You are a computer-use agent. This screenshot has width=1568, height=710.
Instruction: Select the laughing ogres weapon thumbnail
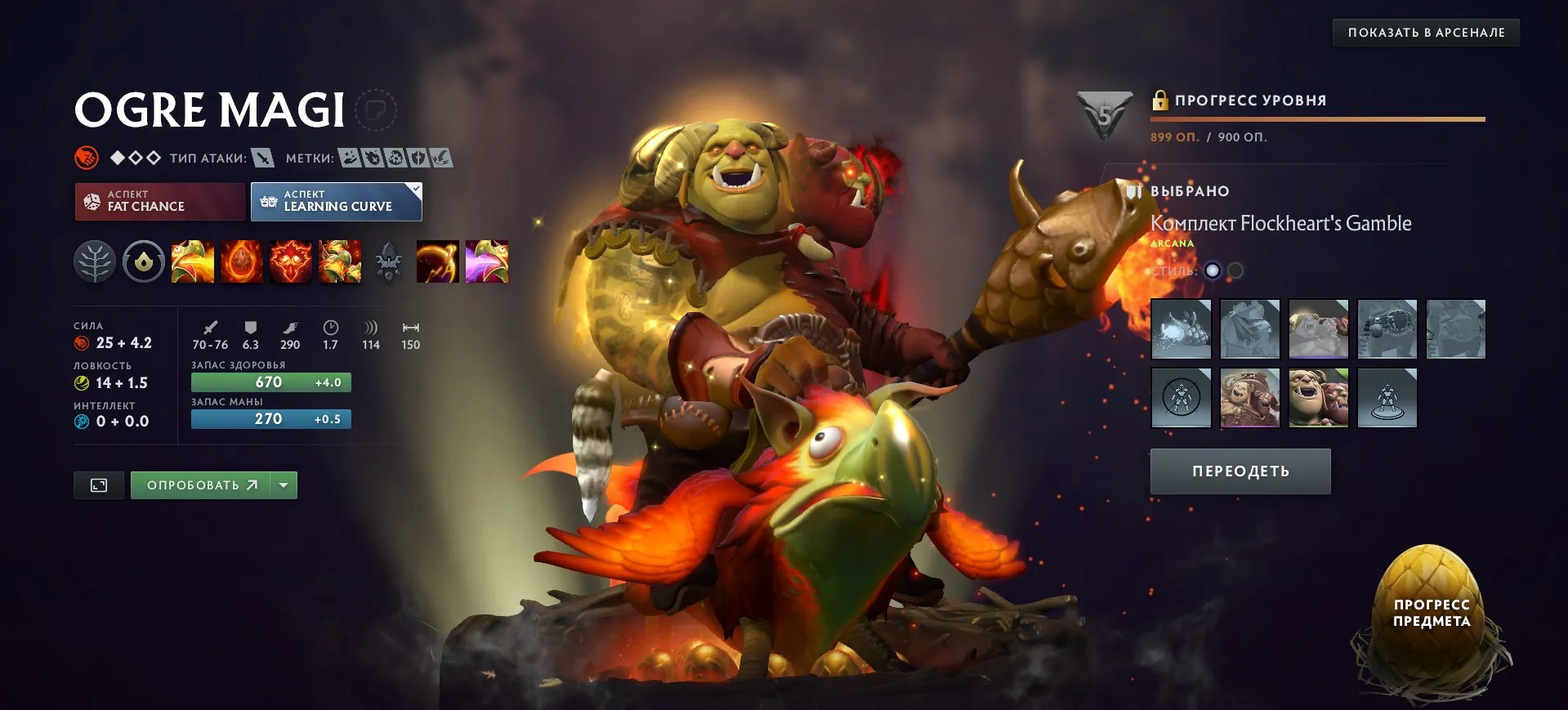click(x=1318, y=398)
